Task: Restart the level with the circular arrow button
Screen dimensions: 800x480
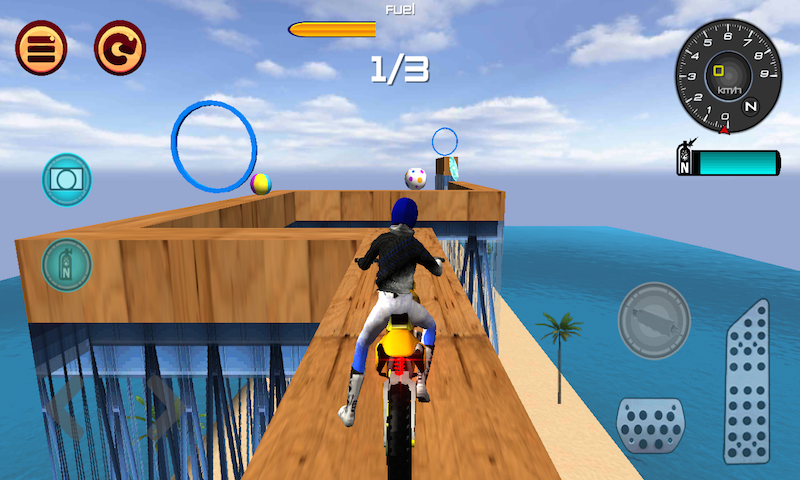Action: tap(120, 47)
